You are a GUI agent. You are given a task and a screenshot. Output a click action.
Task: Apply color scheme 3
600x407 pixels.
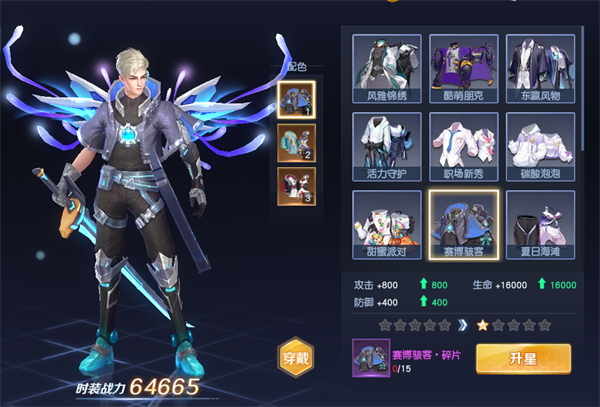(296, 185)
